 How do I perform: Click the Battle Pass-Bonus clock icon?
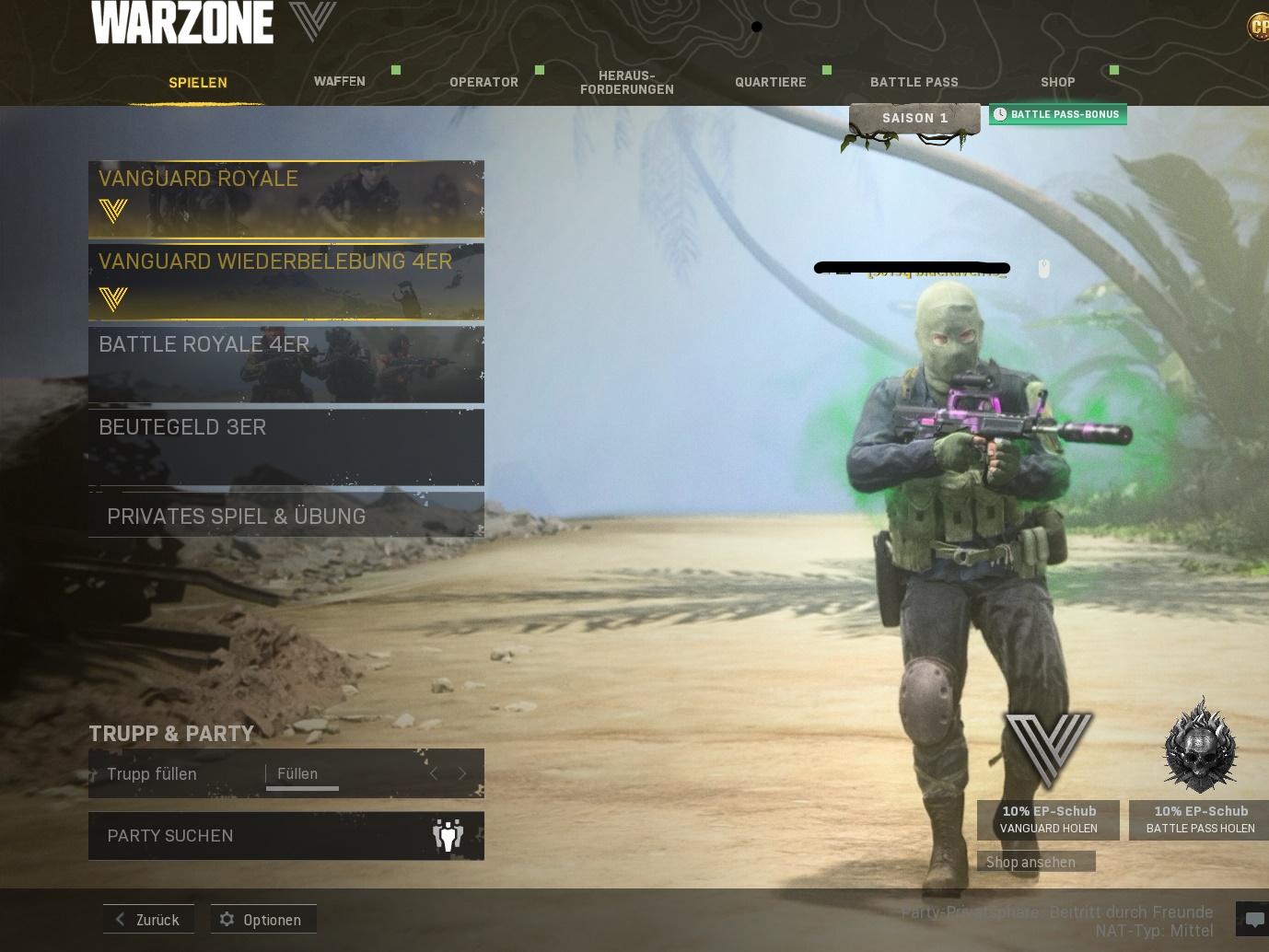pos(1001,114)
